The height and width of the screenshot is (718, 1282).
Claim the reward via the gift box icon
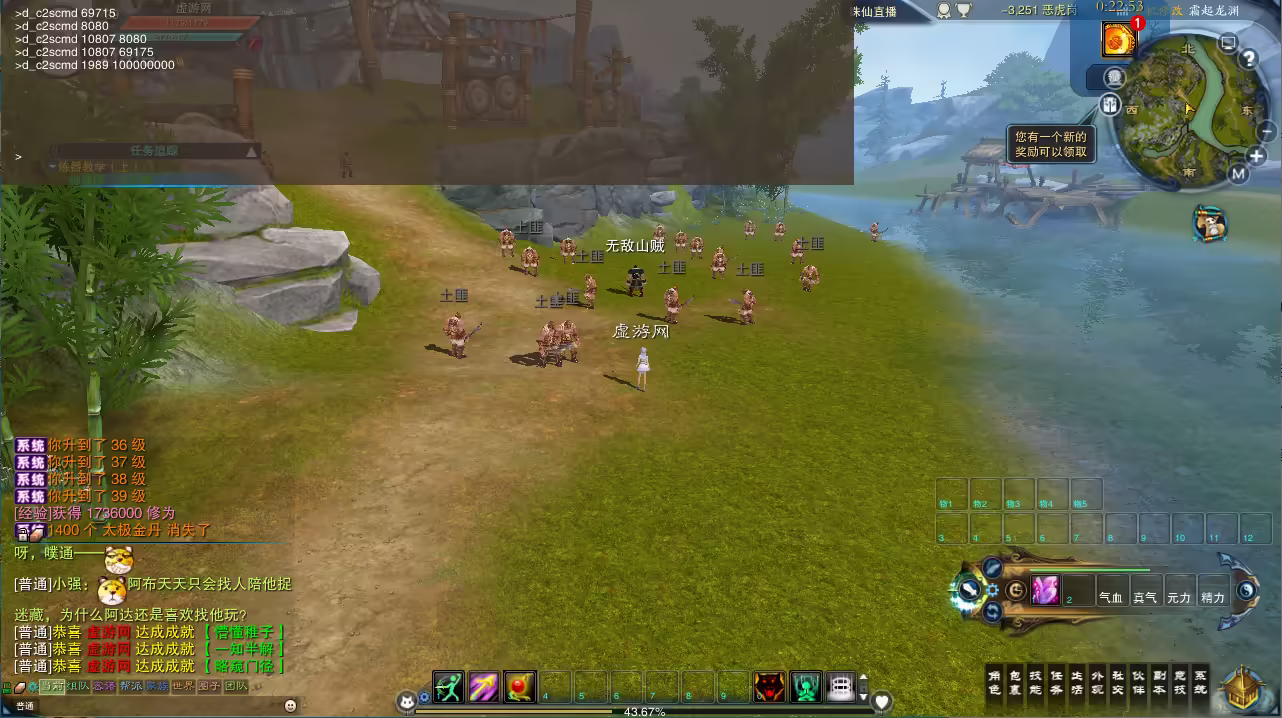point(1111,104)
